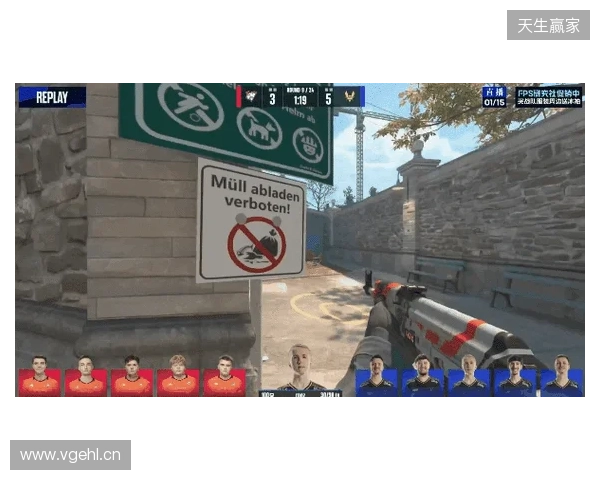
Task: Open the 直播 01/15 broadcast badge
Action: 494,96
